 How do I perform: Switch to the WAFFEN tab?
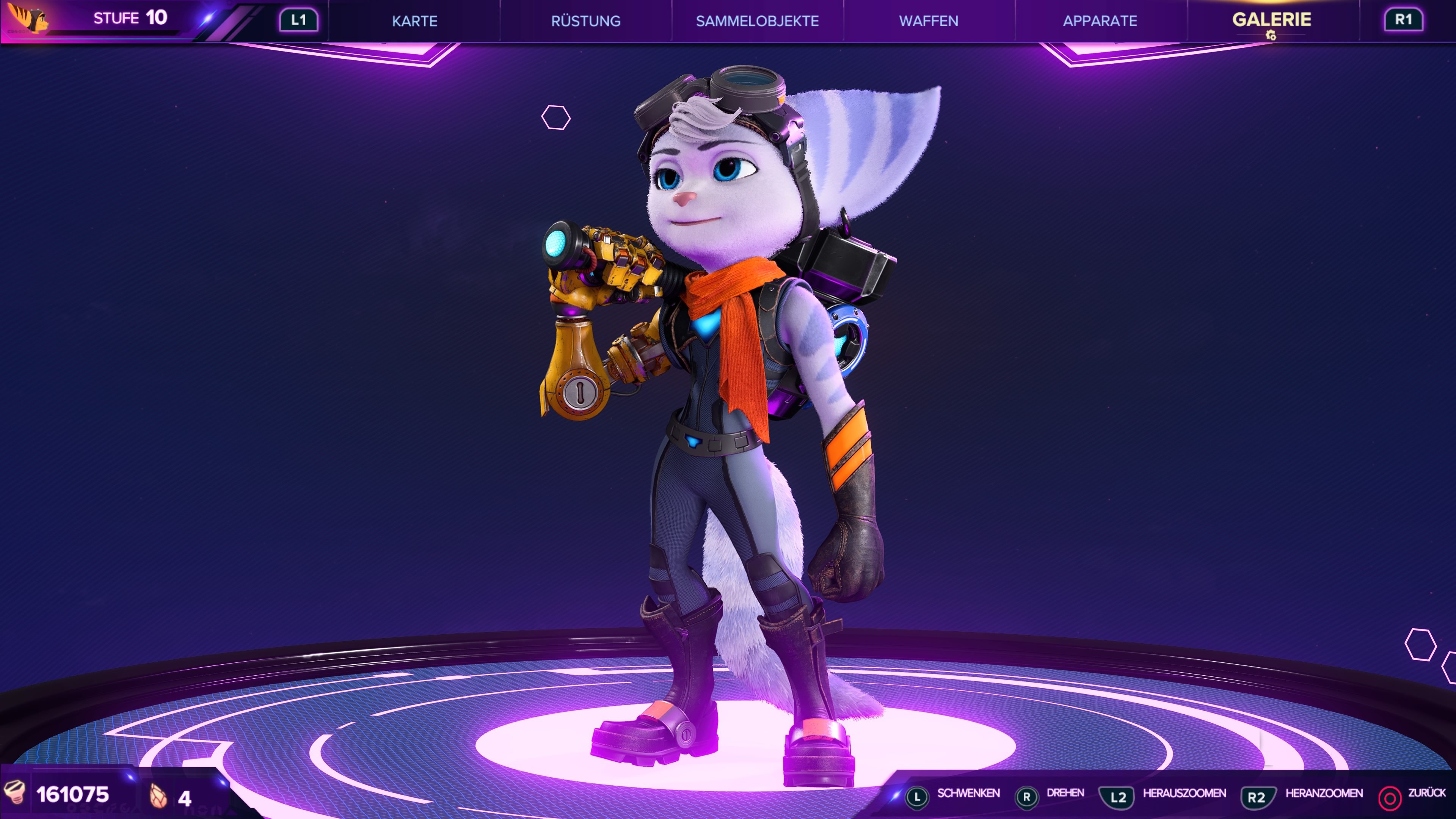(x=929, y=22)
